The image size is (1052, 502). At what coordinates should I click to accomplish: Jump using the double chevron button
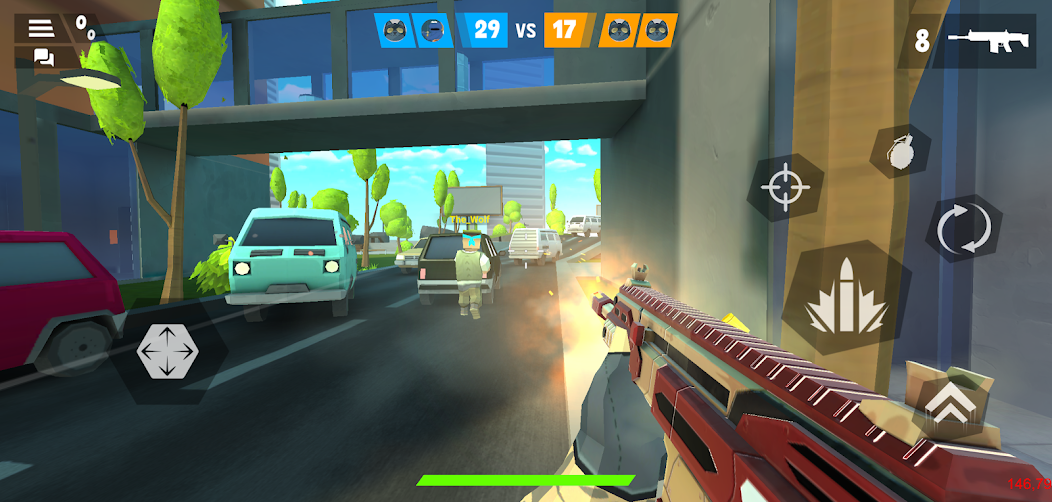pos(950,400)
